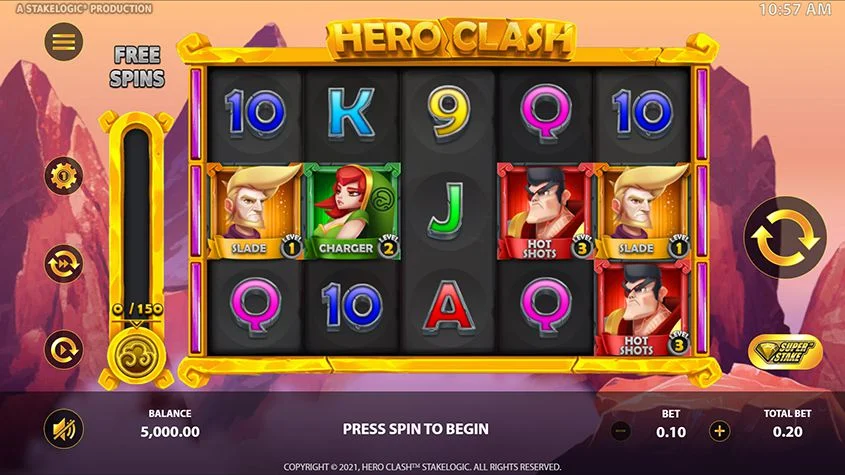Image resolution: width=845 pixels, height=475 pixels.
Task: Toggle the sound speaker icon
Action: click(64, 430)
